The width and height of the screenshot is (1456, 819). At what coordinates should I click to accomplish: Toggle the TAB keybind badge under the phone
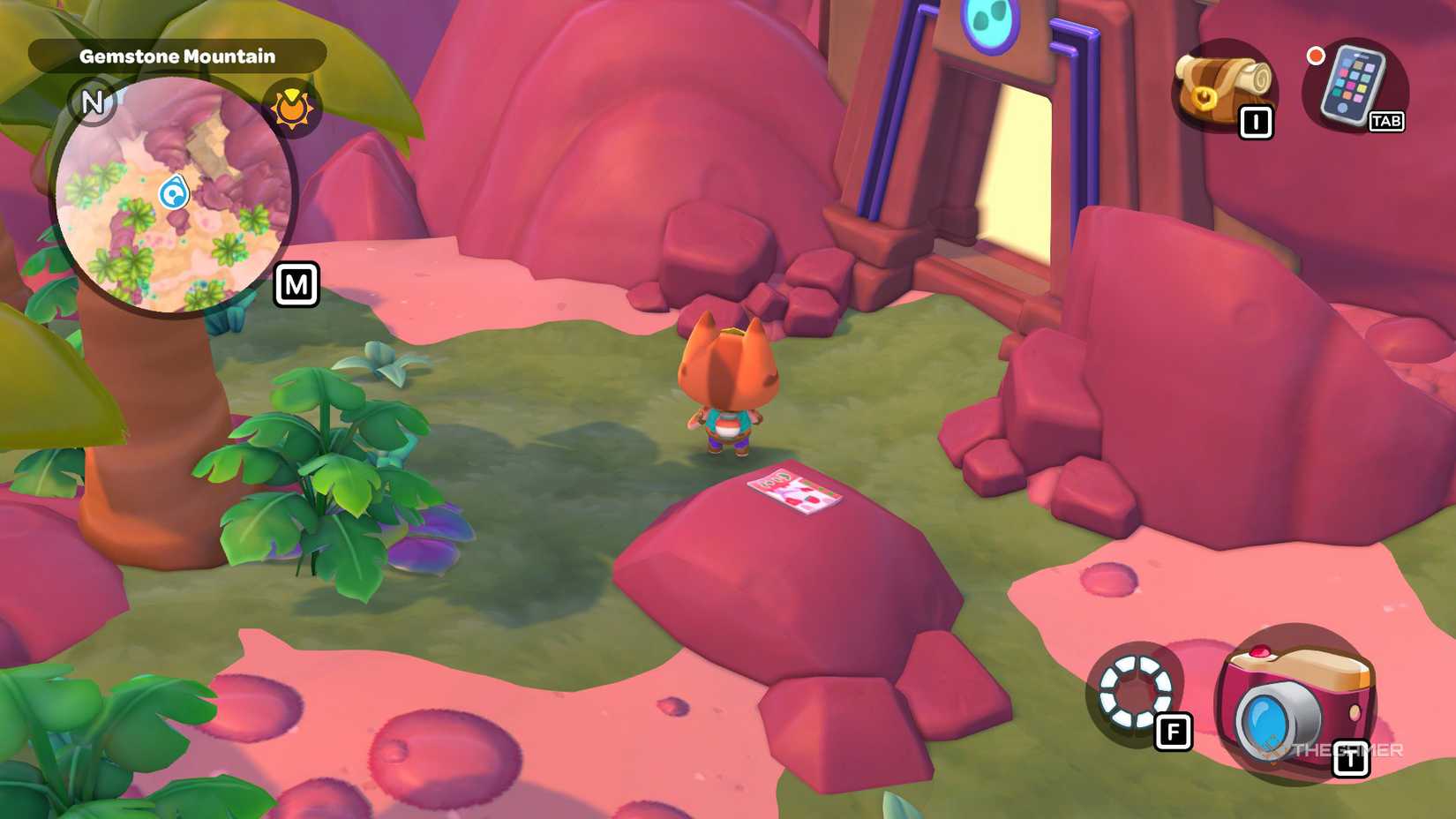pos(1385,123)
